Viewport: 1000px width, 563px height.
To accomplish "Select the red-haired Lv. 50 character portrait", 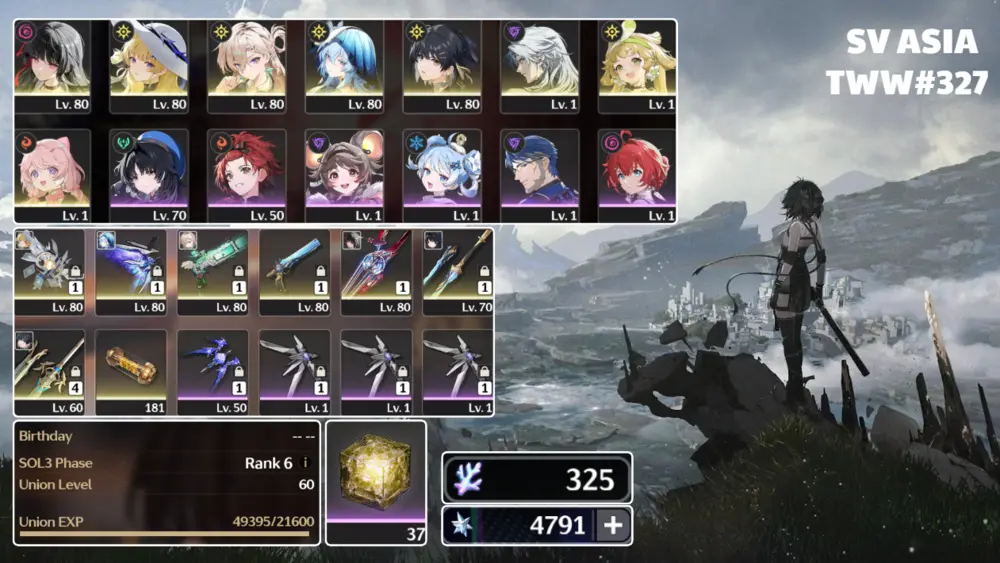I will (247, 170).
